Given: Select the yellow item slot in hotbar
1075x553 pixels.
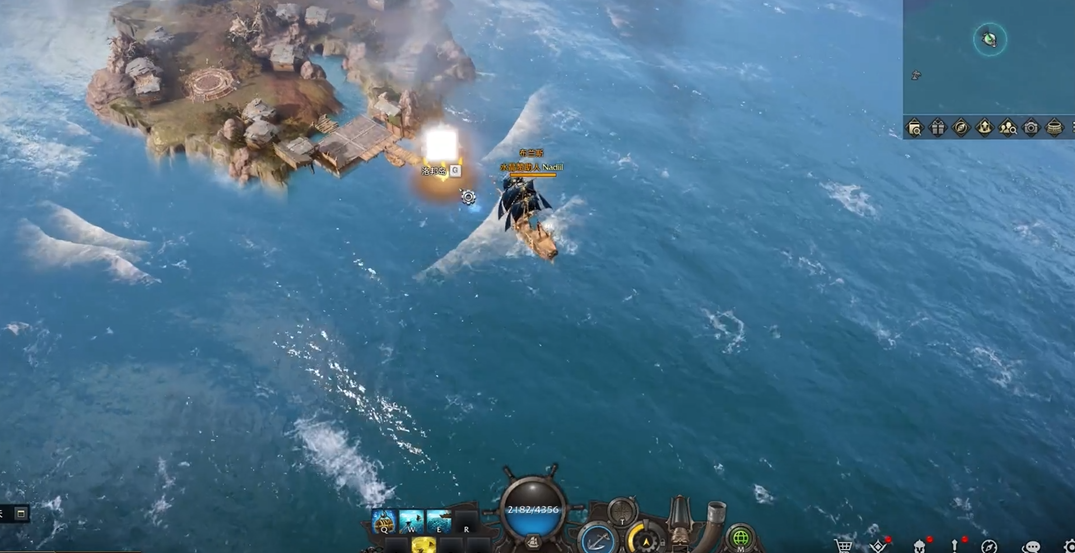Looking at the screenshot, I should pos(423,545).
